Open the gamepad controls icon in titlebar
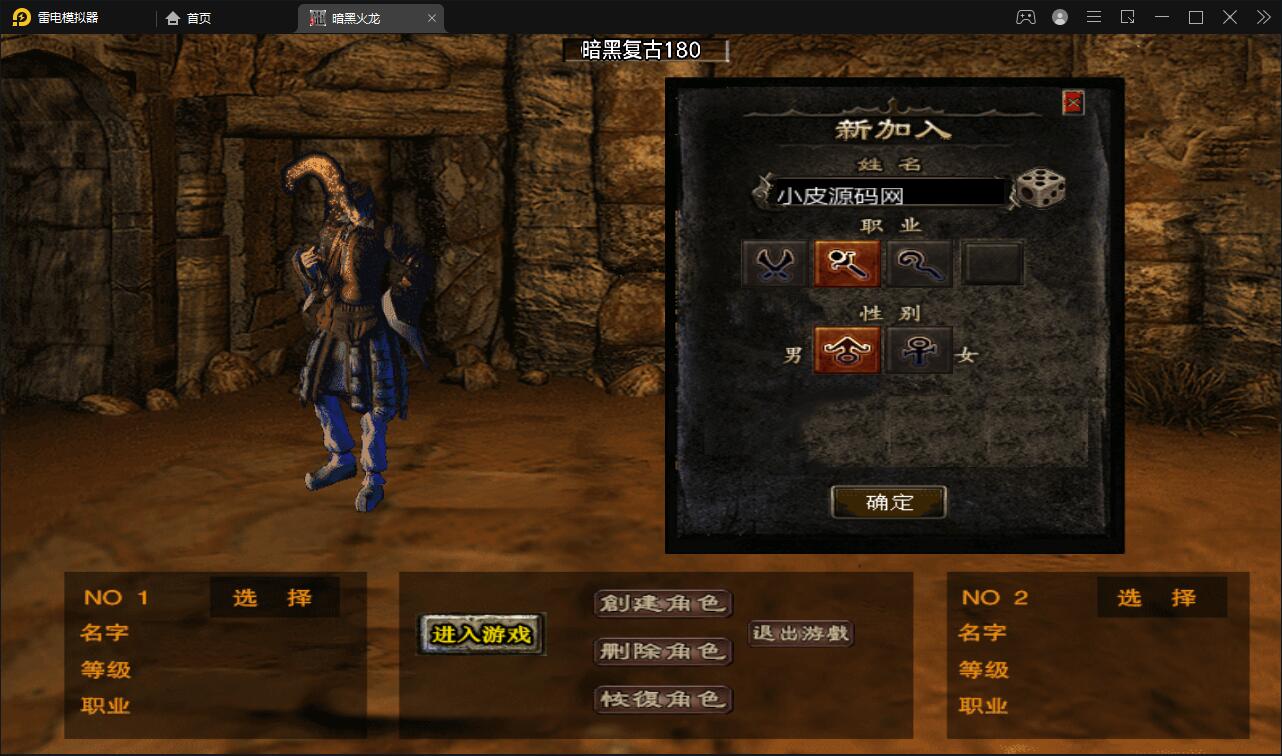 coord(1026,17)
